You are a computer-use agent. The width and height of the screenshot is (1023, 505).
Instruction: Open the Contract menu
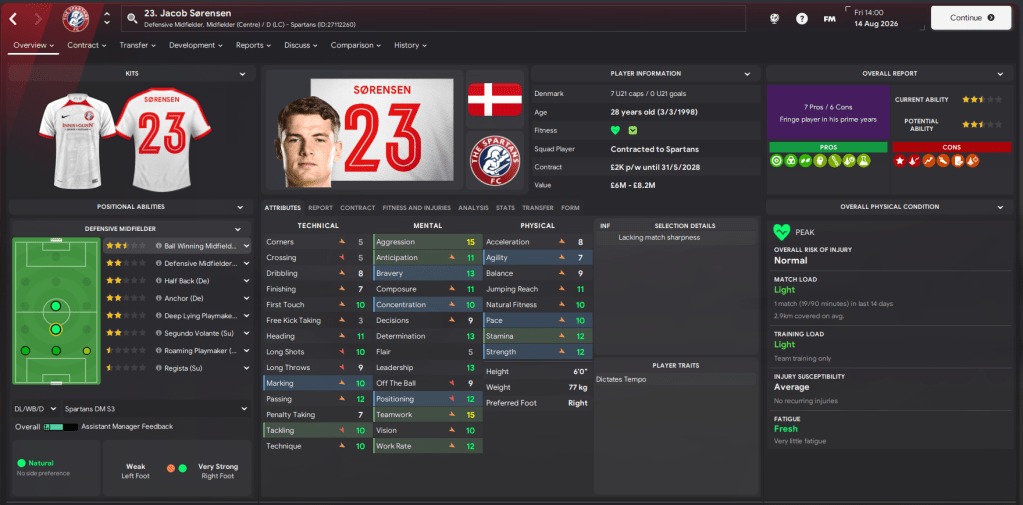(x=88, y=45)
